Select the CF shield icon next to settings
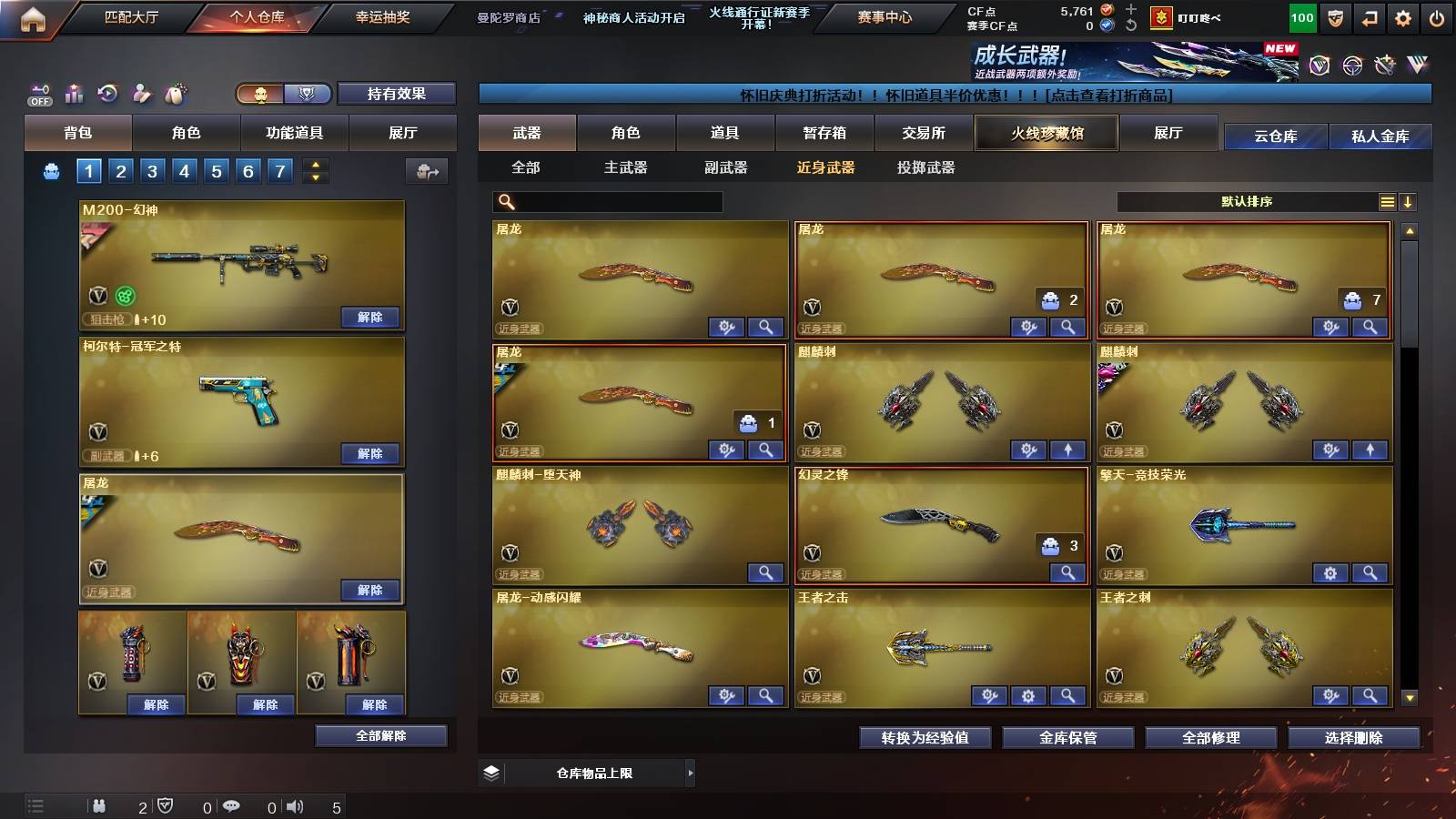This screenshot has width=1456, height=819. point(1335,15)
